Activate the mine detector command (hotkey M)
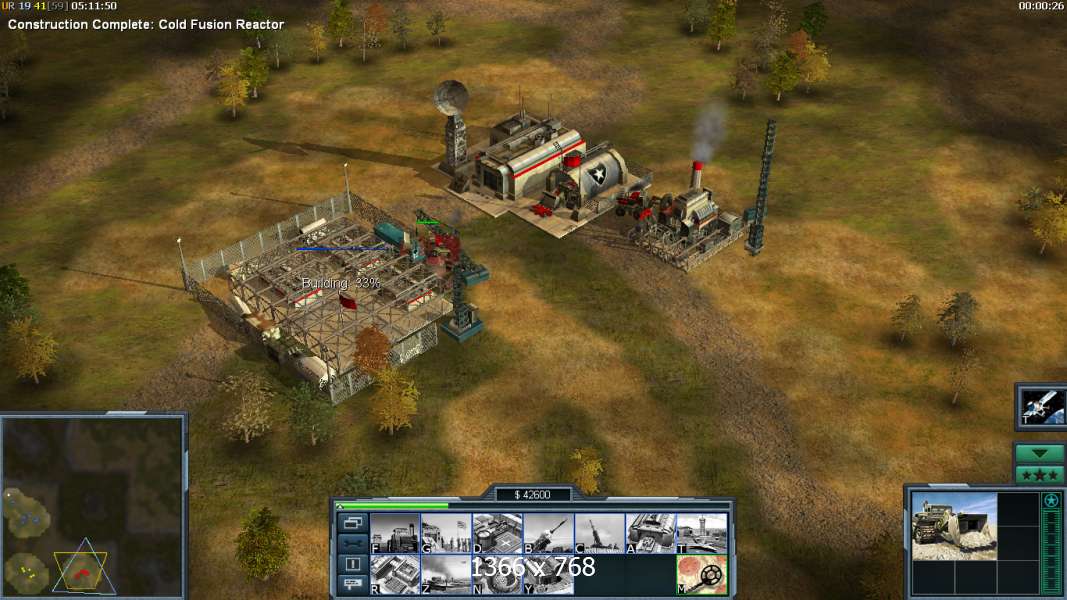This screenshot has height=600, width=1067. [701, 574]
